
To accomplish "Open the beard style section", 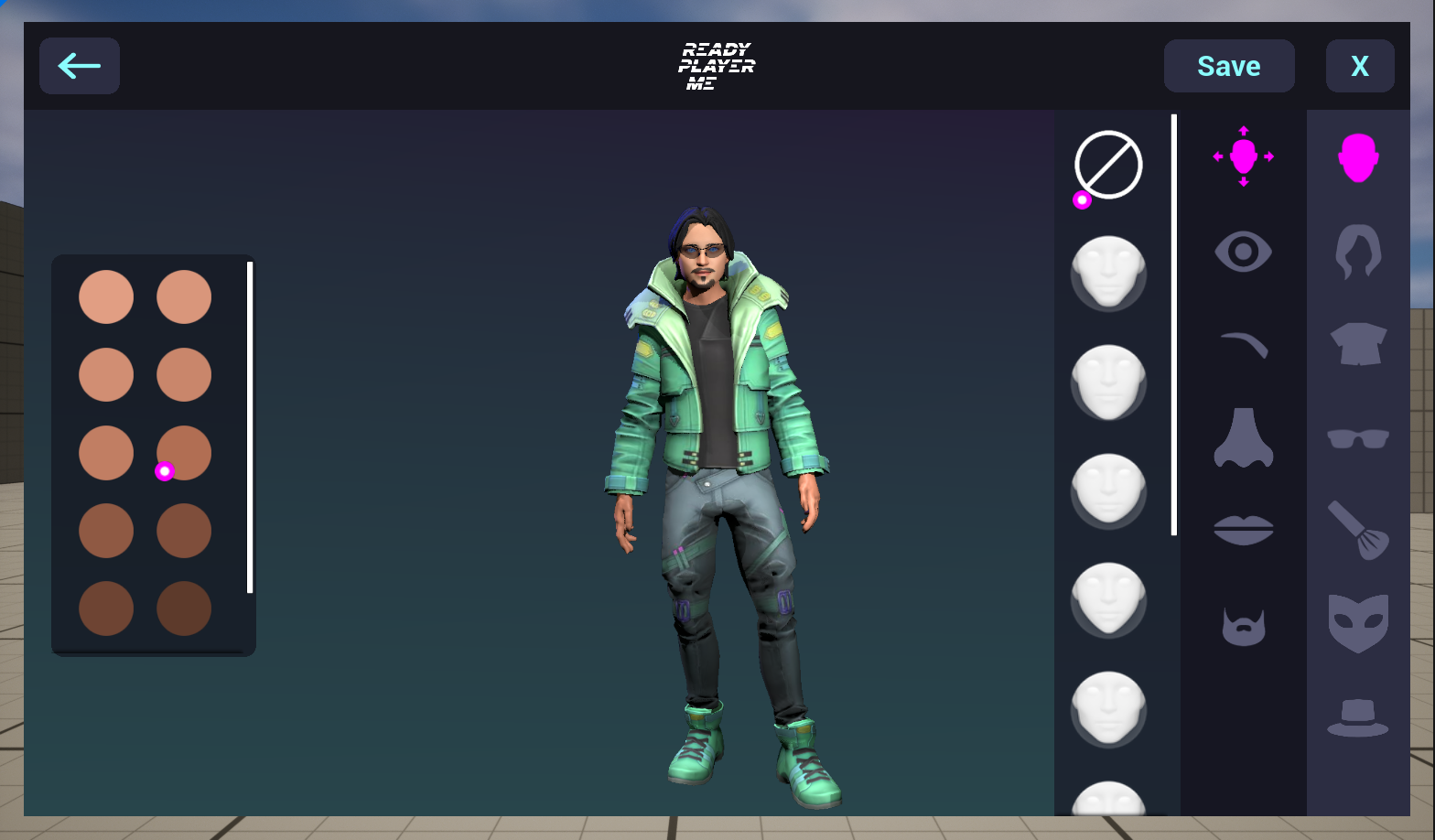I will 1243,626.
